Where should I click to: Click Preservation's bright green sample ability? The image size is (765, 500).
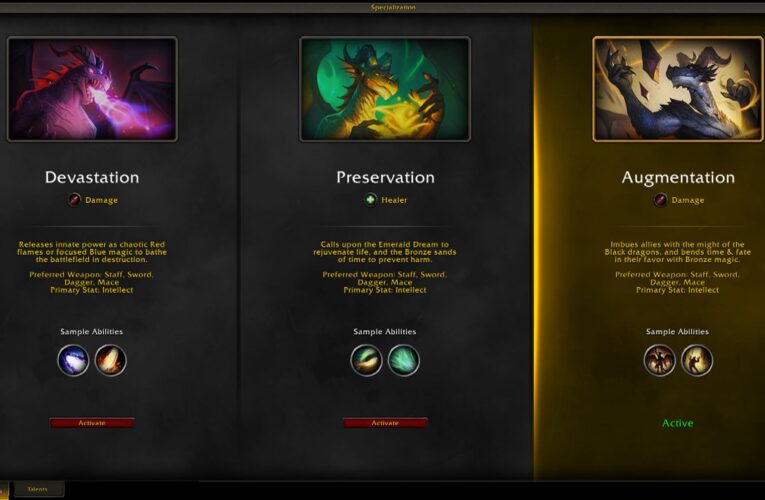(x=403, y=360)
